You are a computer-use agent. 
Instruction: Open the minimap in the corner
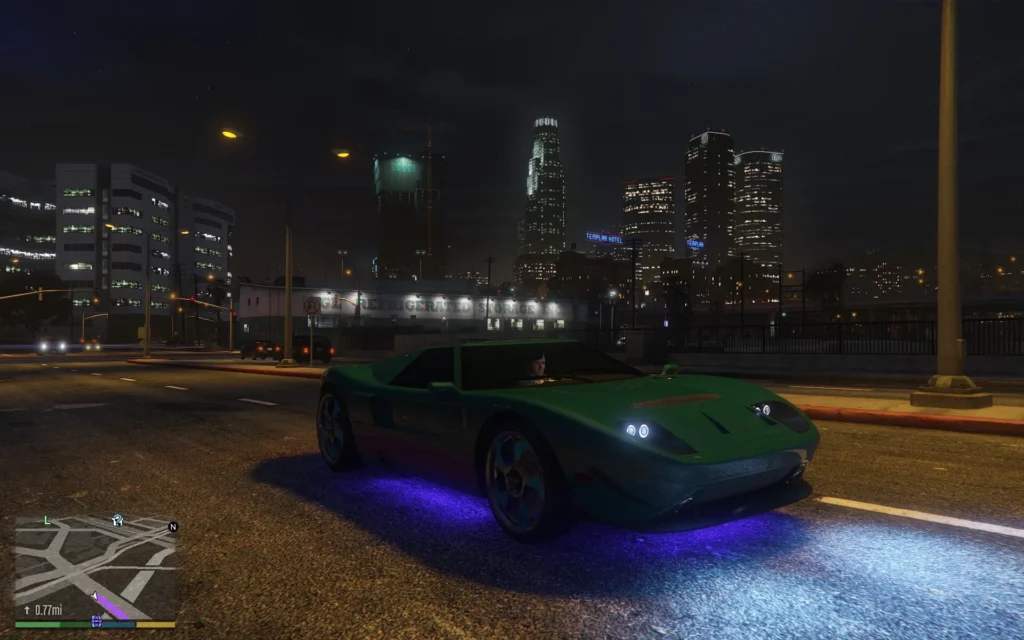pos(95,567)
